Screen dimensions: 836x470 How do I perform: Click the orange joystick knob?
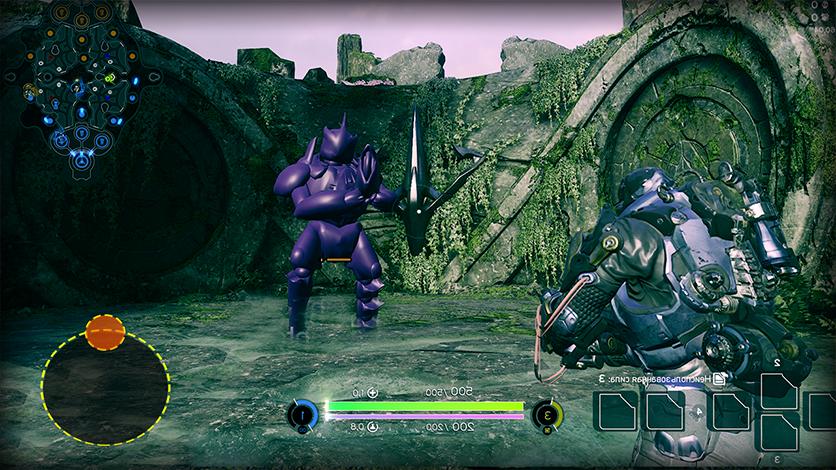tap(105, 332)
